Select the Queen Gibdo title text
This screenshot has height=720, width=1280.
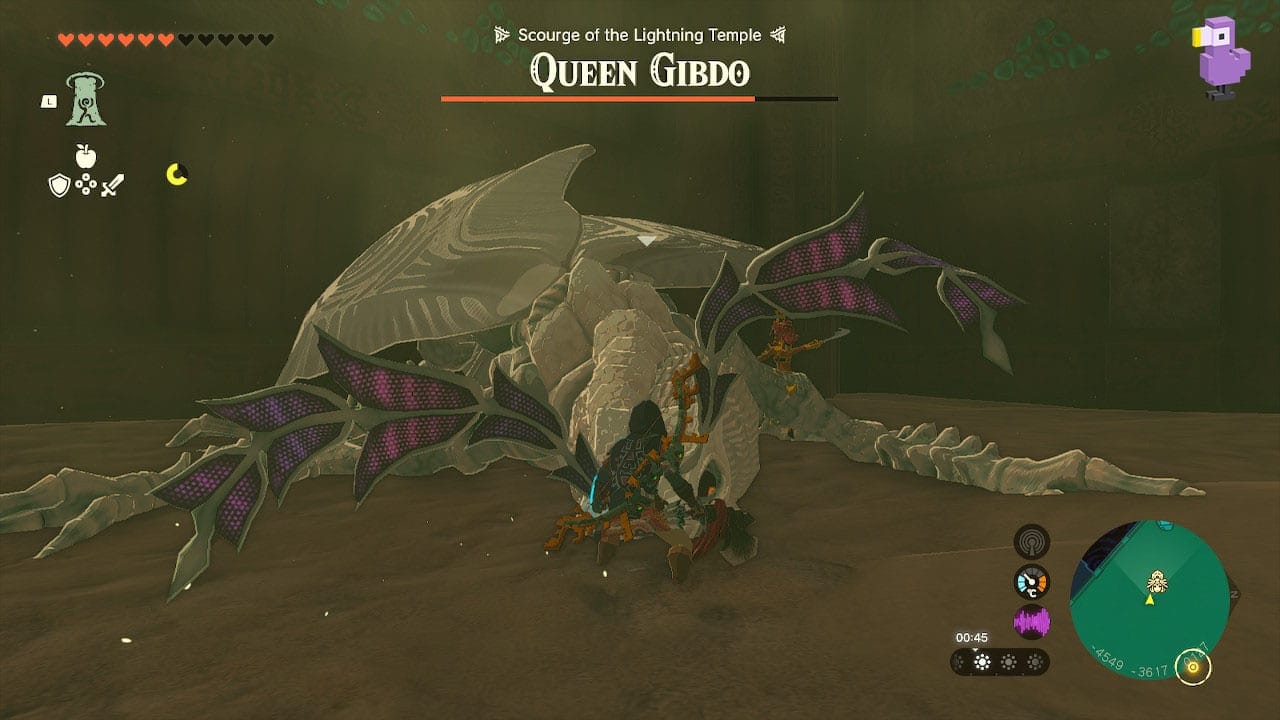click(640, 70)
